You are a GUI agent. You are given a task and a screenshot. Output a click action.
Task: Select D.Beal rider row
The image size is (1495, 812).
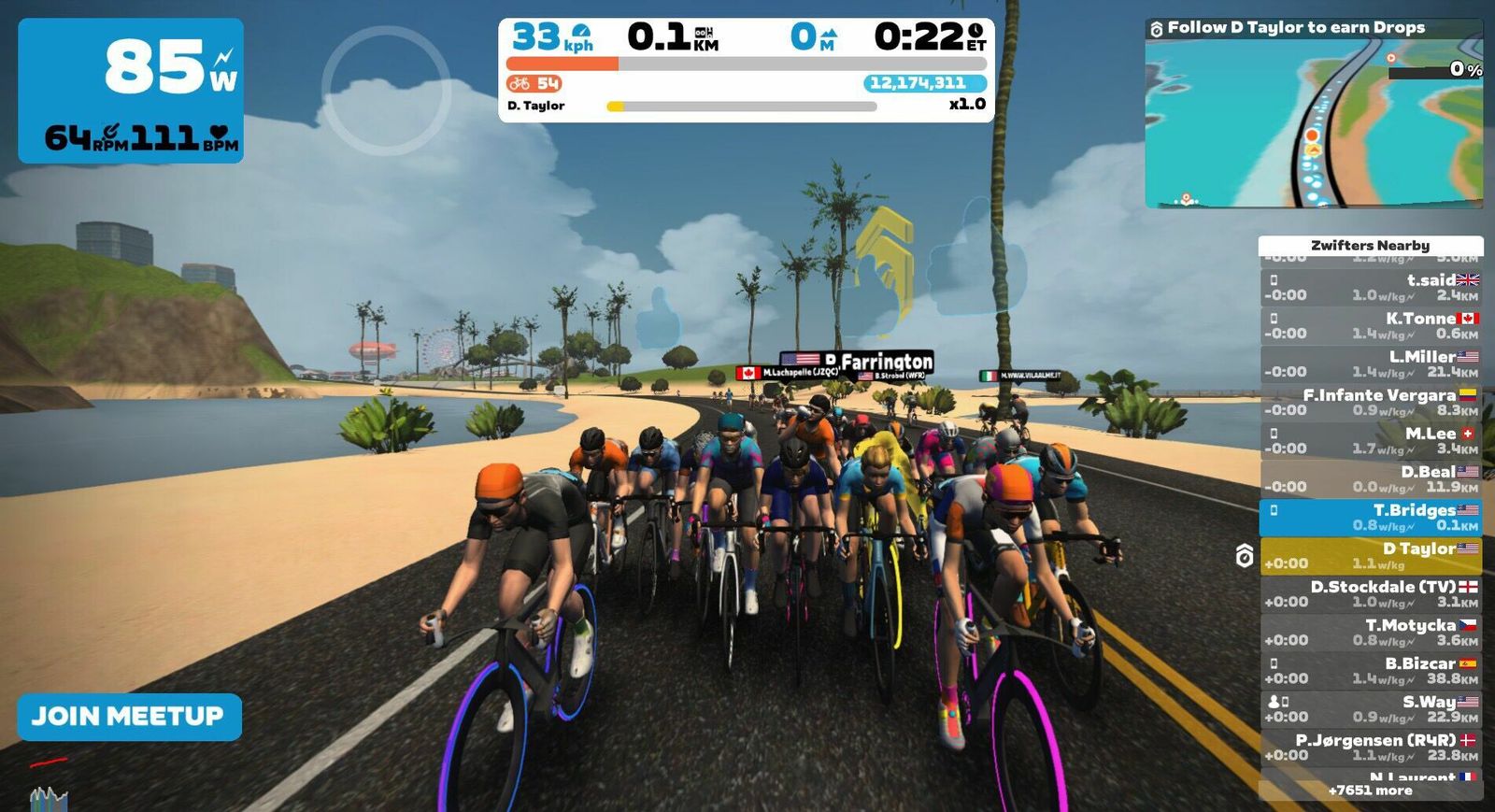[x=1371, y=479]
